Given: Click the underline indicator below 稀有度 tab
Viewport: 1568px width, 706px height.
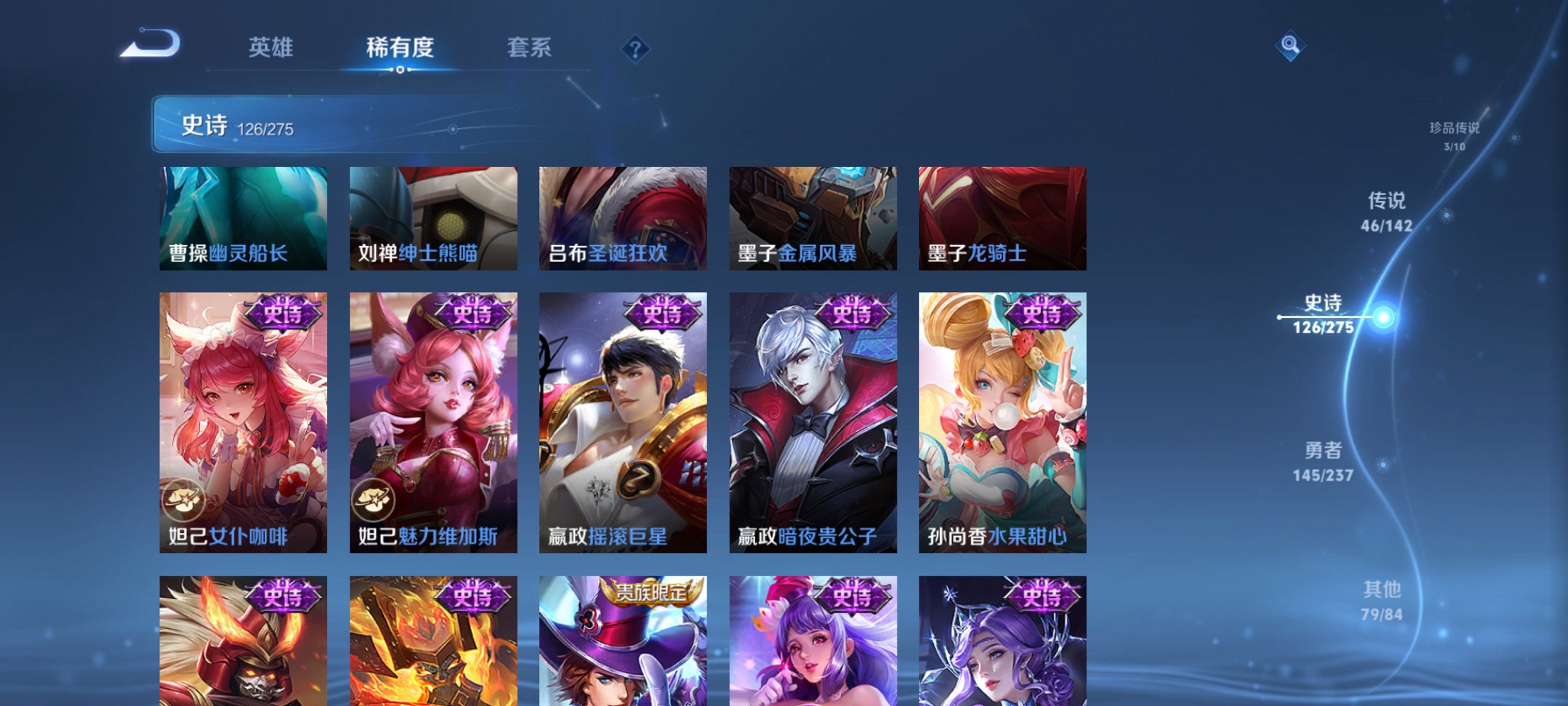Looking at the screenshot, I should click(x=400, y=69).
